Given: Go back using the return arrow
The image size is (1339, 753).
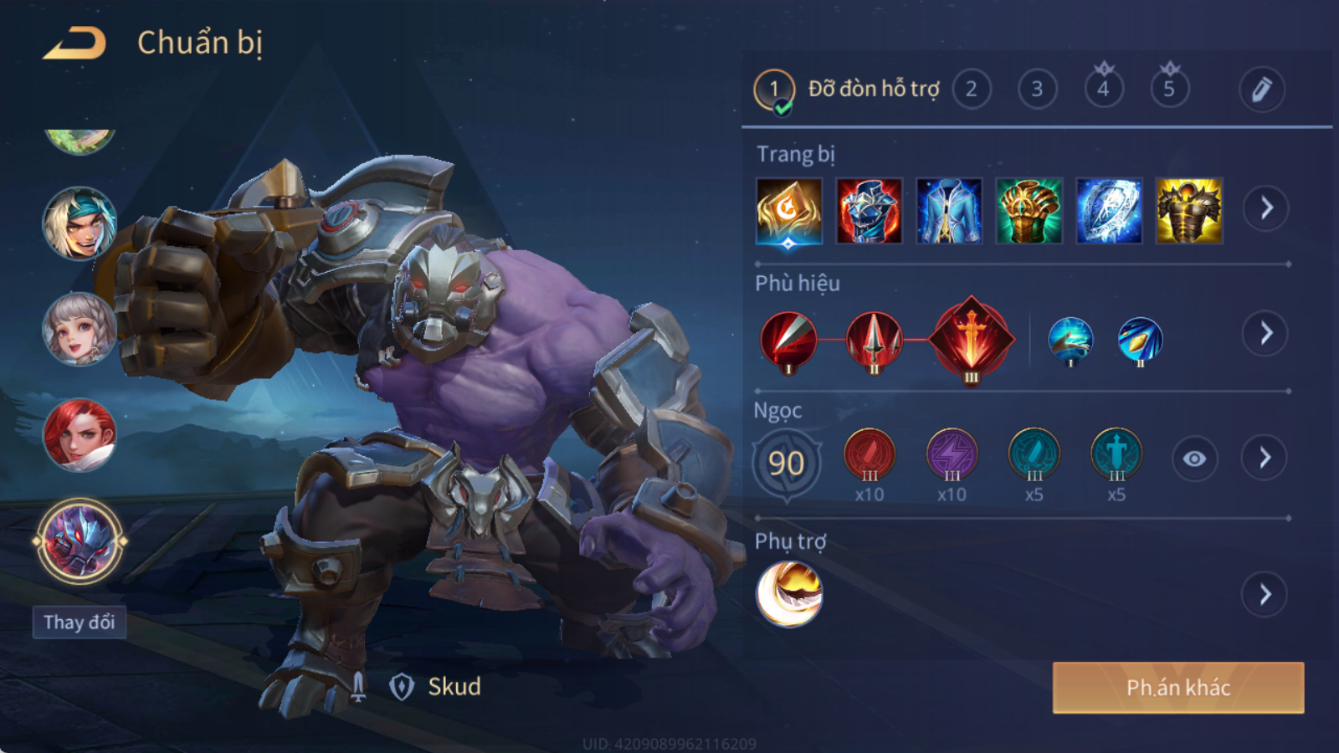Looking at the screenshot, I should click(x=75, y=43).
